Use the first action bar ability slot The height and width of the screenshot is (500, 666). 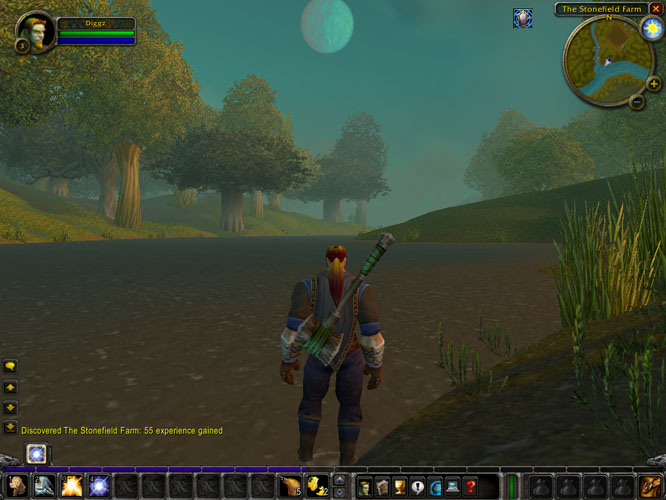click(17, 487)
